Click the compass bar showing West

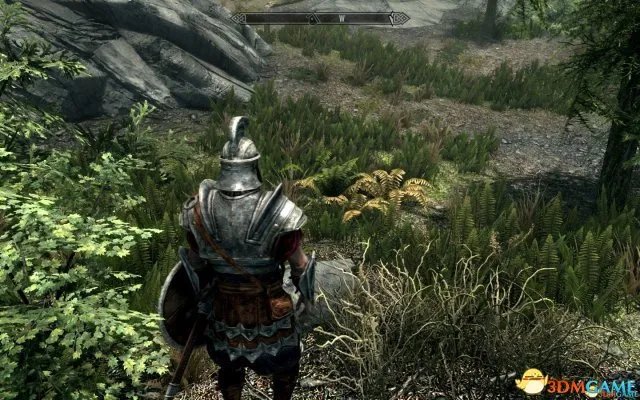pos(320,17)
